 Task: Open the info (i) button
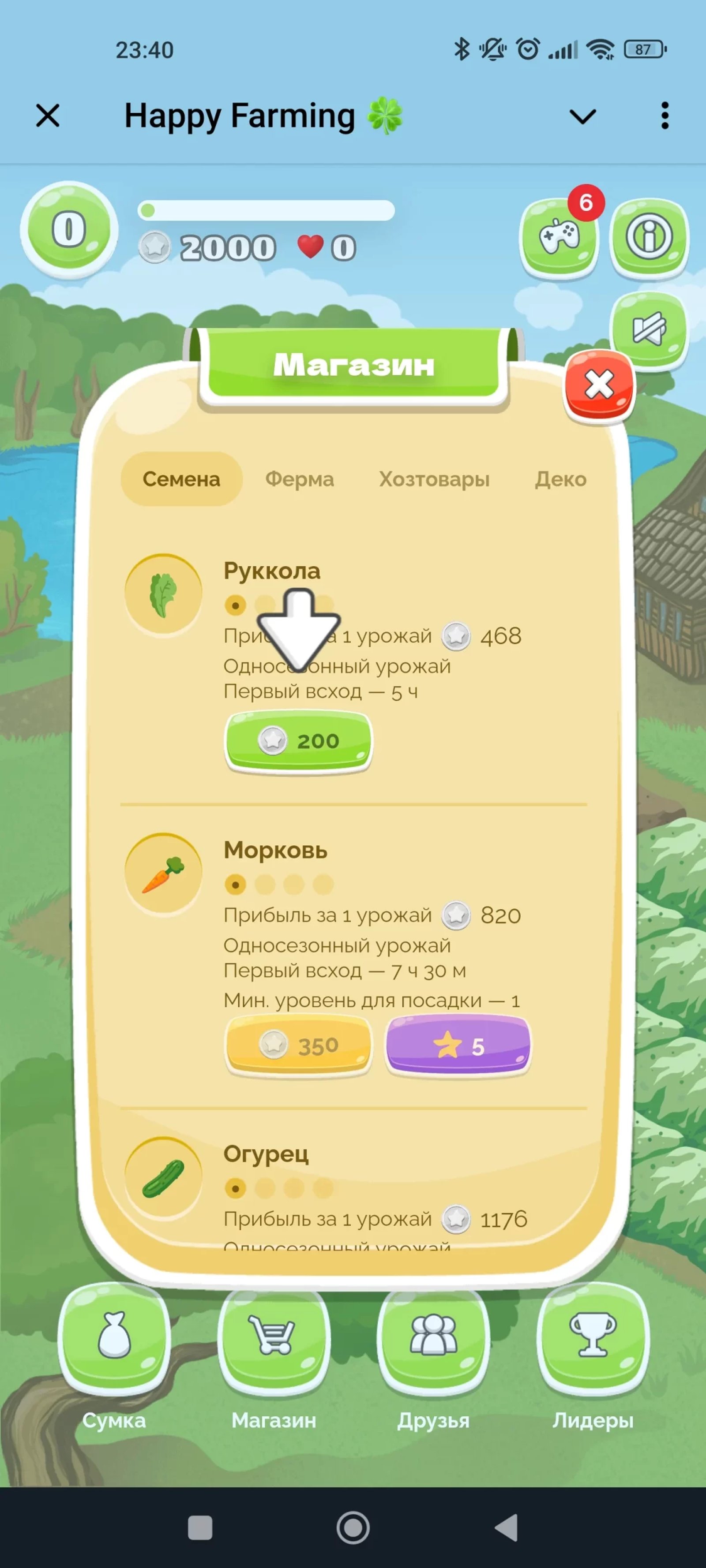click(650, 237)
